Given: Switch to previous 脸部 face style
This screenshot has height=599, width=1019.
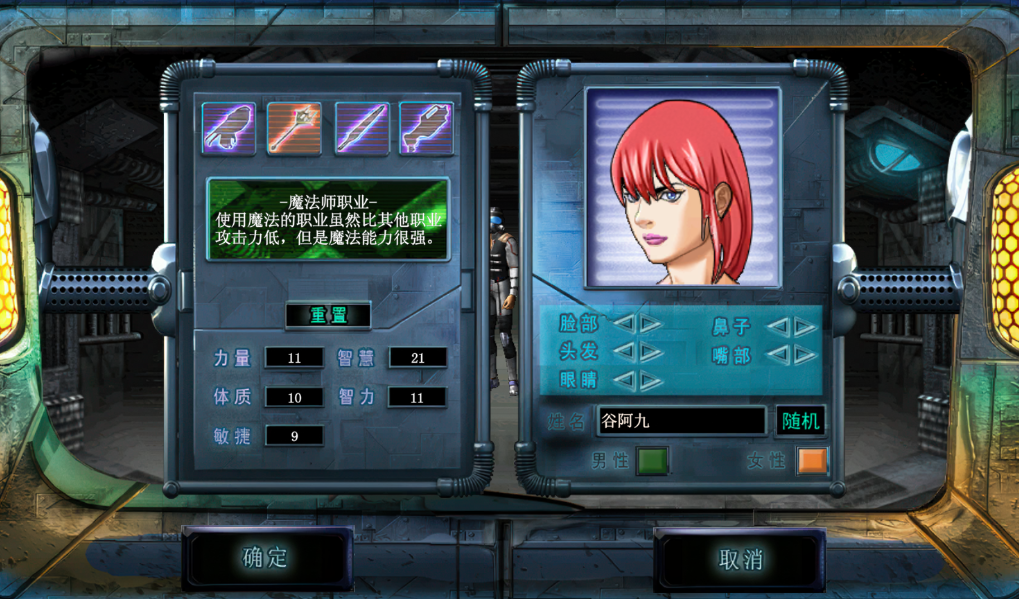Looking at the screenshot, I should (x=623, y=324).
